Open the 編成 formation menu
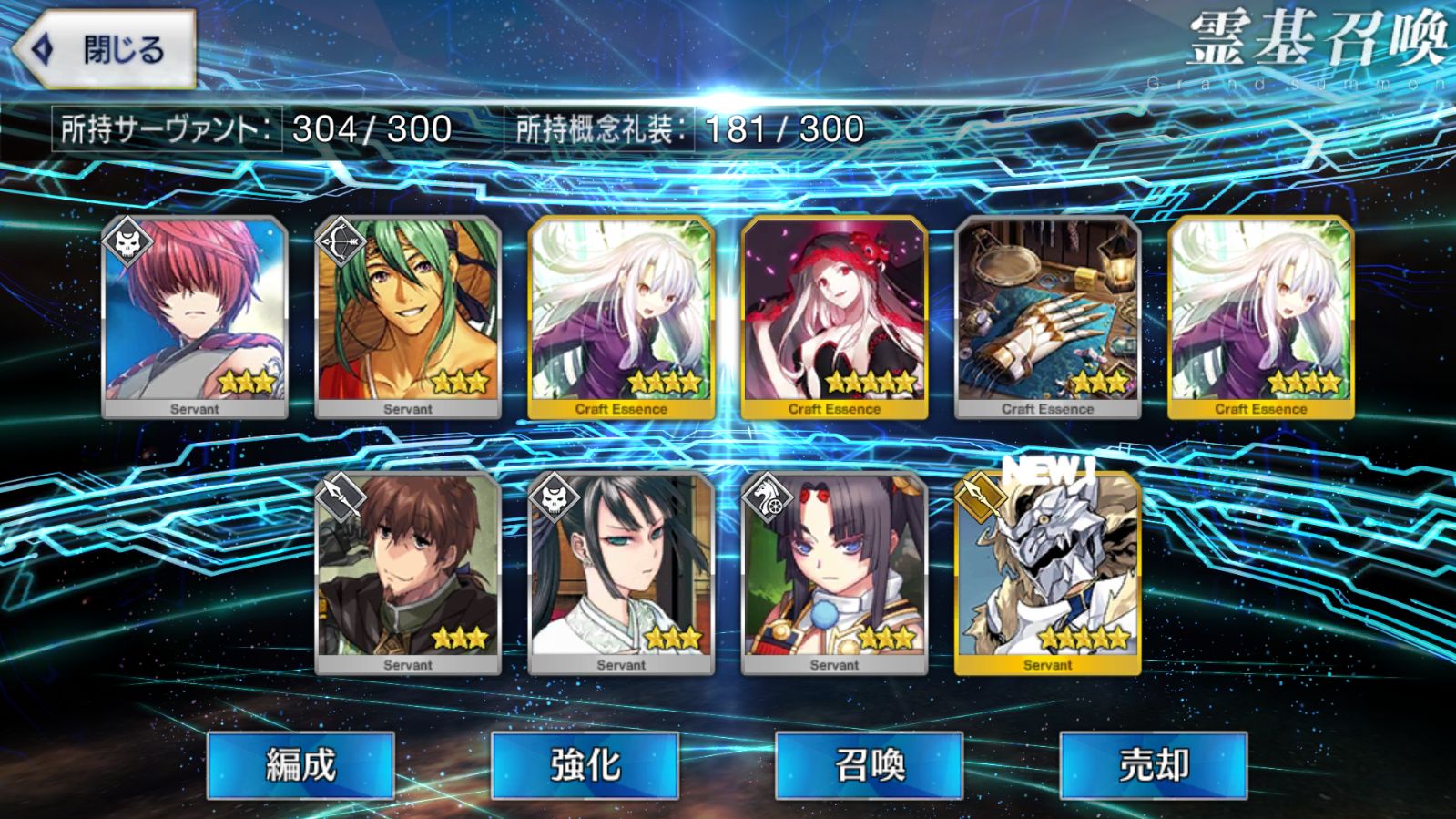Image resolution: width=1456 pixels, height=819 pixels. 300,765
